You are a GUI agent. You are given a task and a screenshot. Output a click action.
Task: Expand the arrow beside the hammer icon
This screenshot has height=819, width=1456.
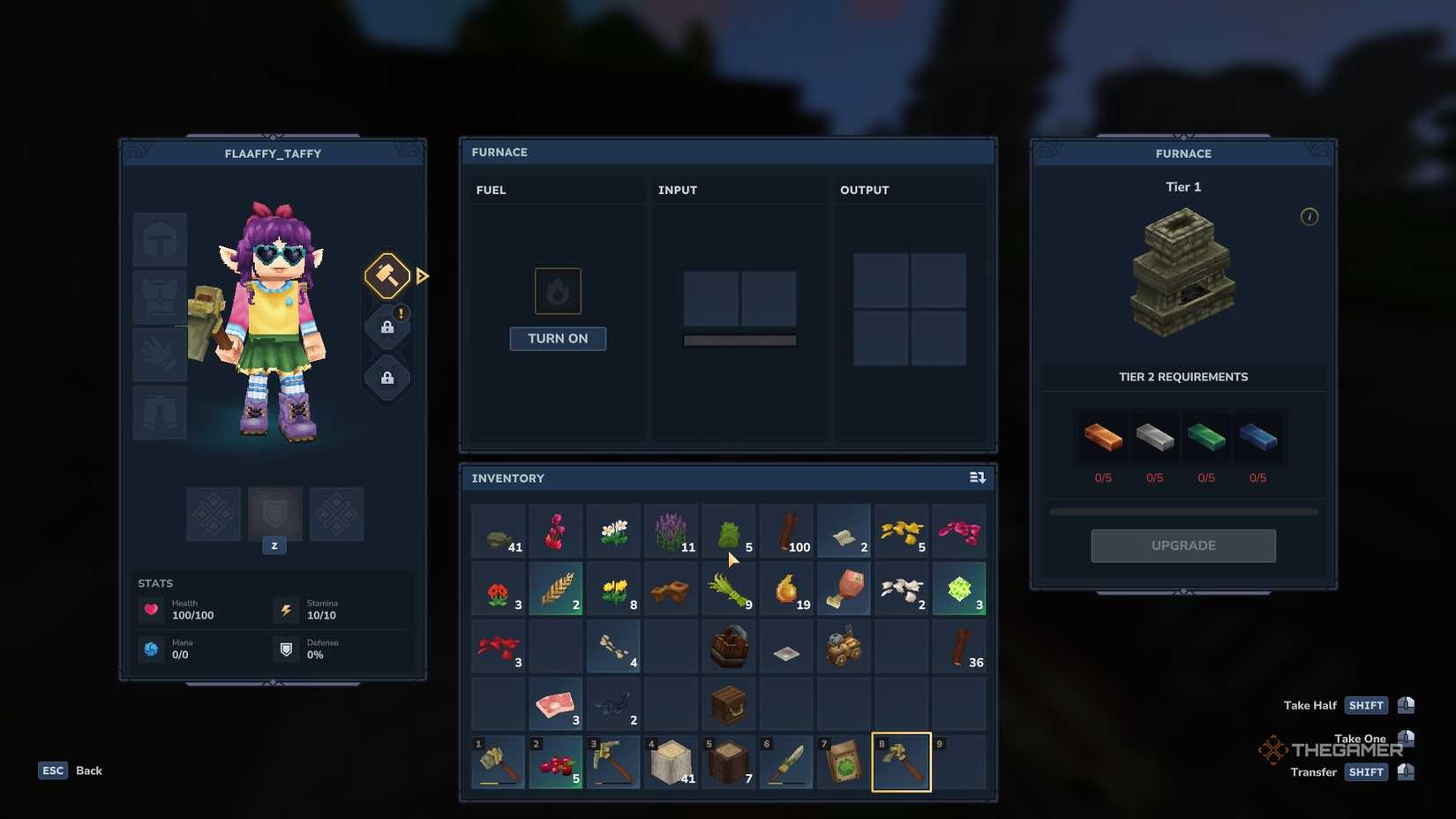423,275
